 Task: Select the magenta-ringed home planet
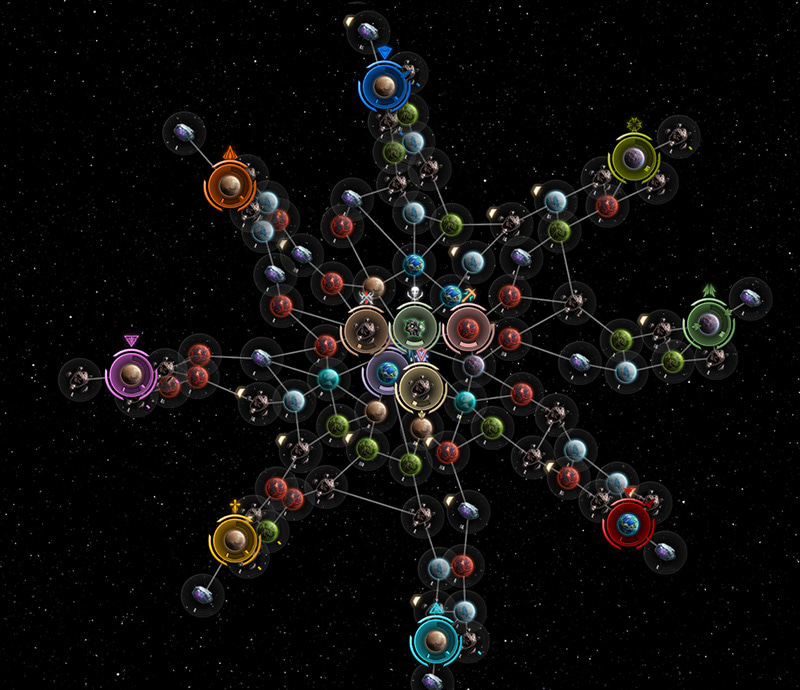[130, 374]
